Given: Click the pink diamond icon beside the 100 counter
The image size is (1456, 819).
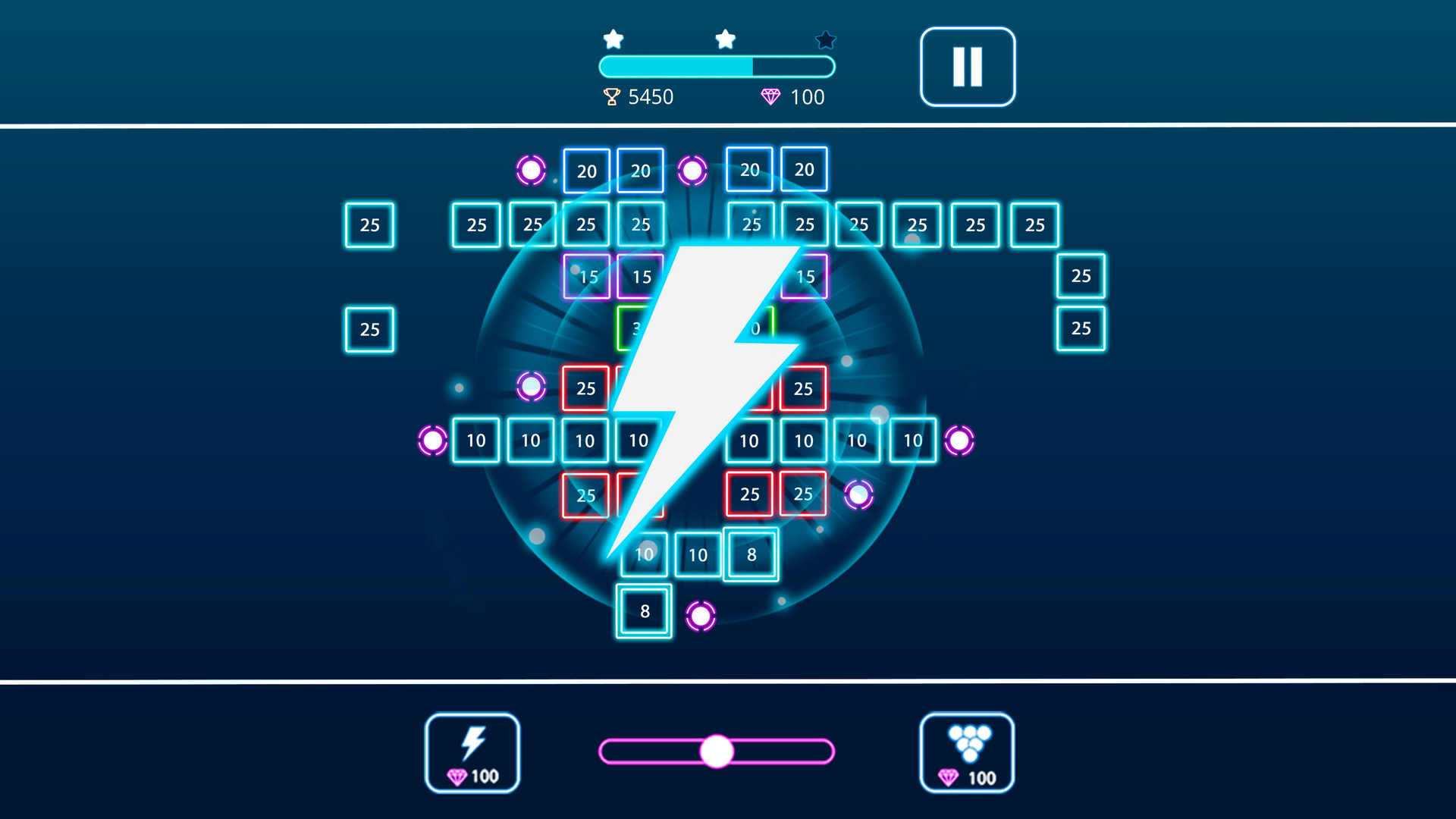Looking at the screenshot, I should pos(771,97).
